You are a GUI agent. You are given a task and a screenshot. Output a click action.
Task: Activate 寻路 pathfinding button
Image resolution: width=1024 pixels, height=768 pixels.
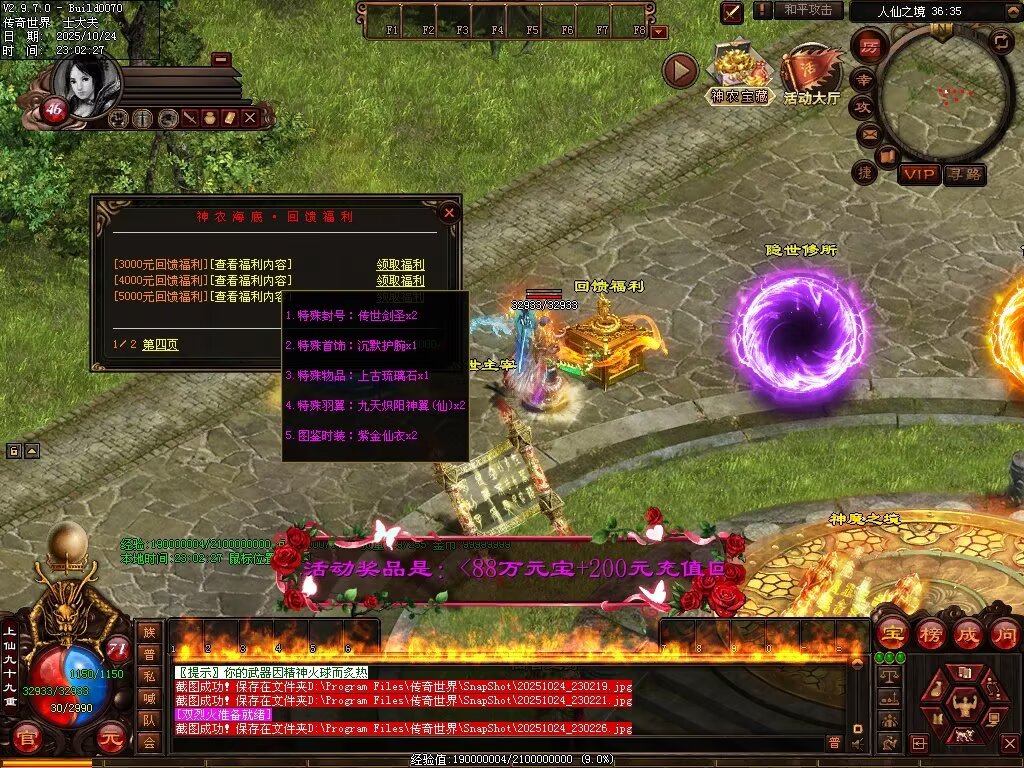964,174
